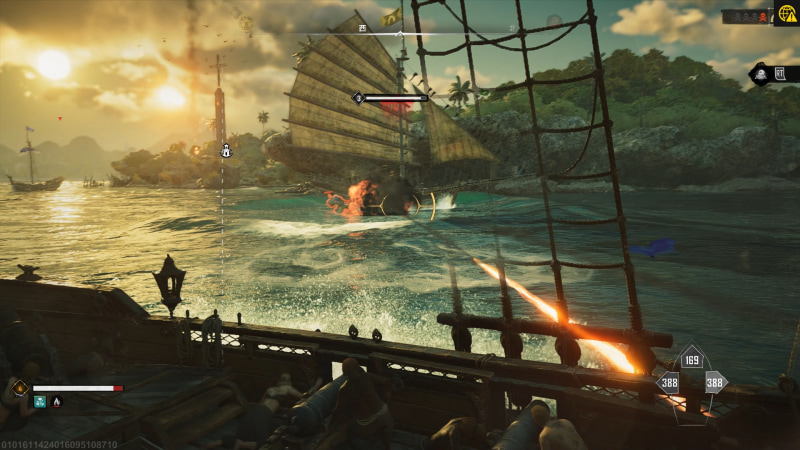Viewport: 800px width, 450px height.
Task: Select the bow weapon slot showing 169
Action: point(692,360)
